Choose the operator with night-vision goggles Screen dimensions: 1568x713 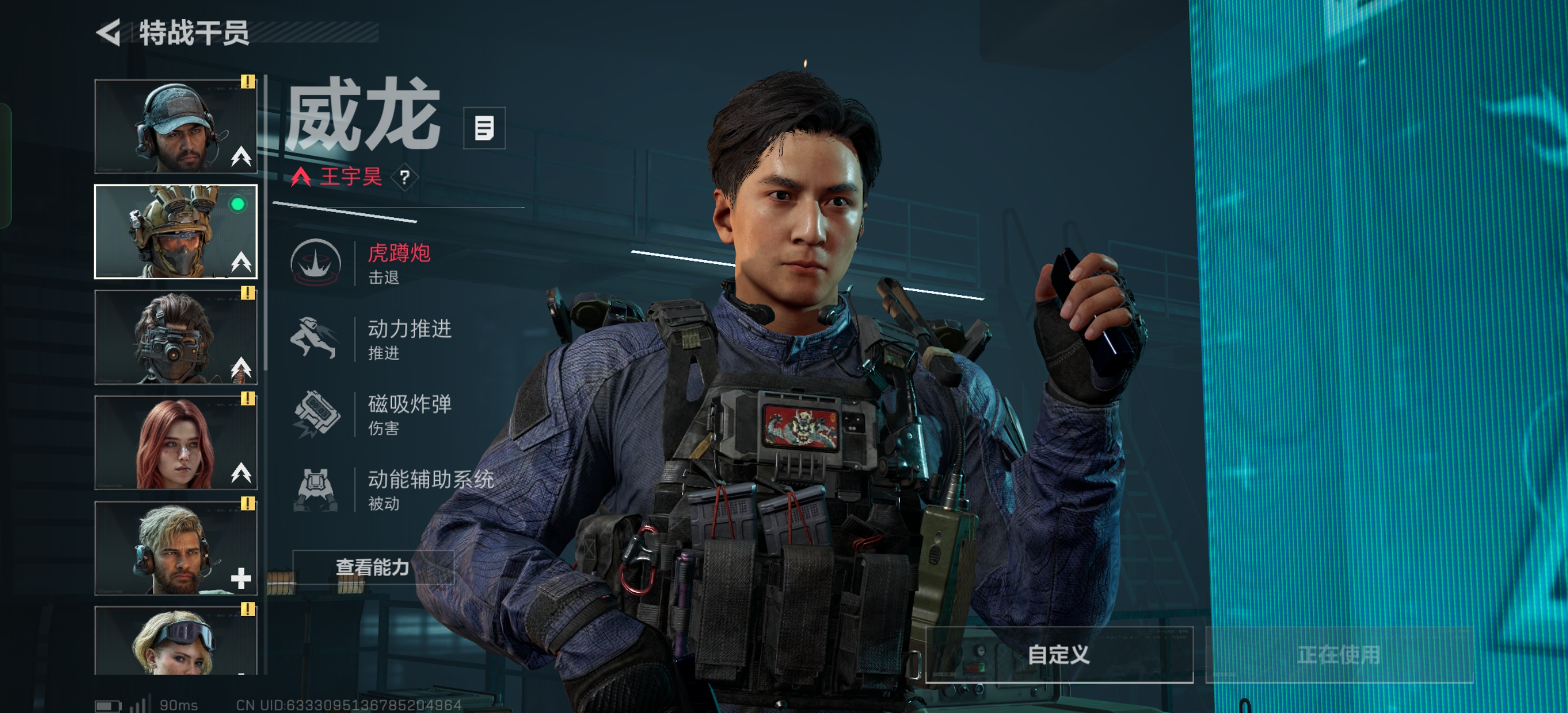(x=176, y=337)
